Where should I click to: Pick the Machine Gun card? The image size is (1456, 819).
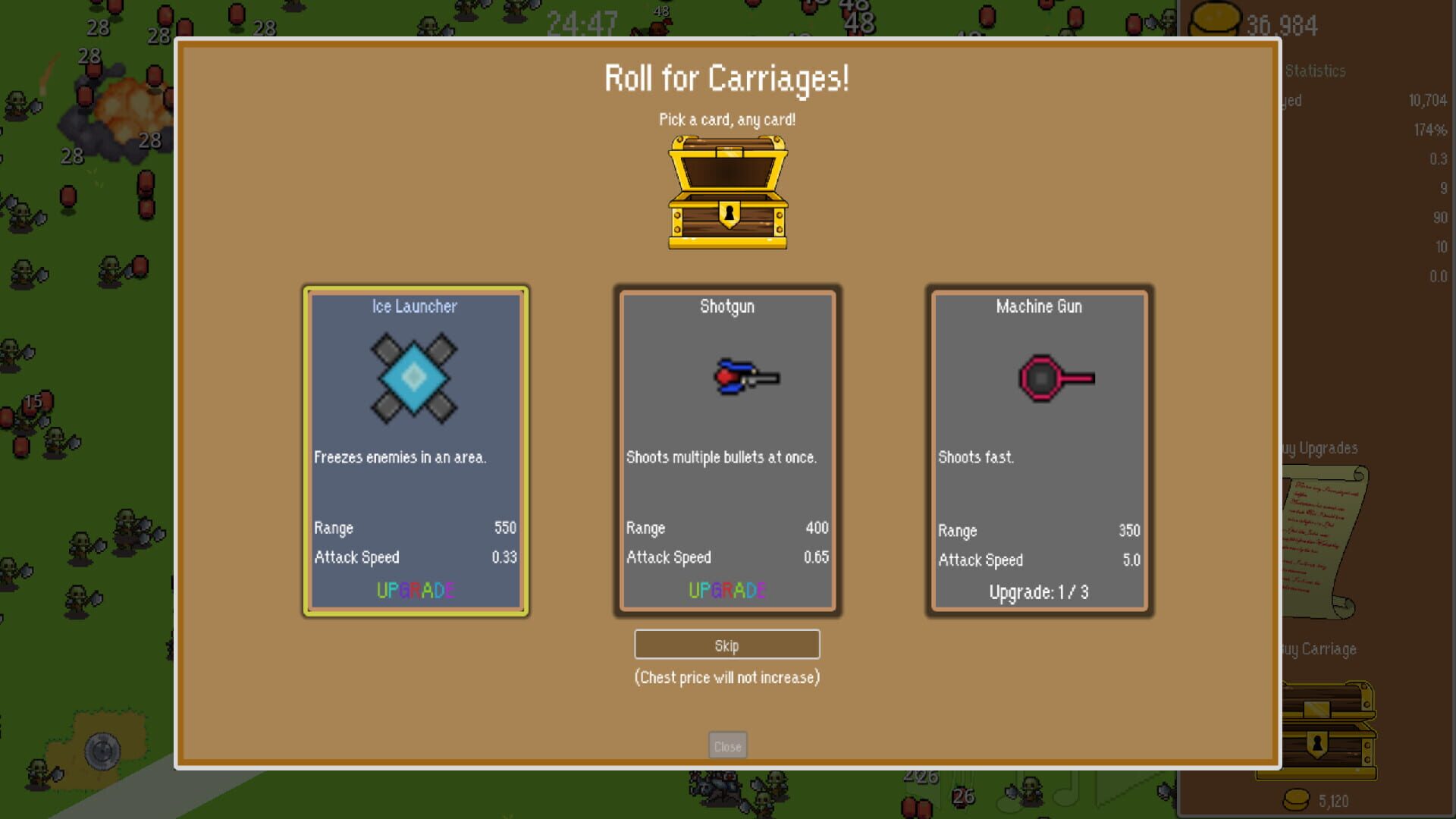(x=1038, y=449)
